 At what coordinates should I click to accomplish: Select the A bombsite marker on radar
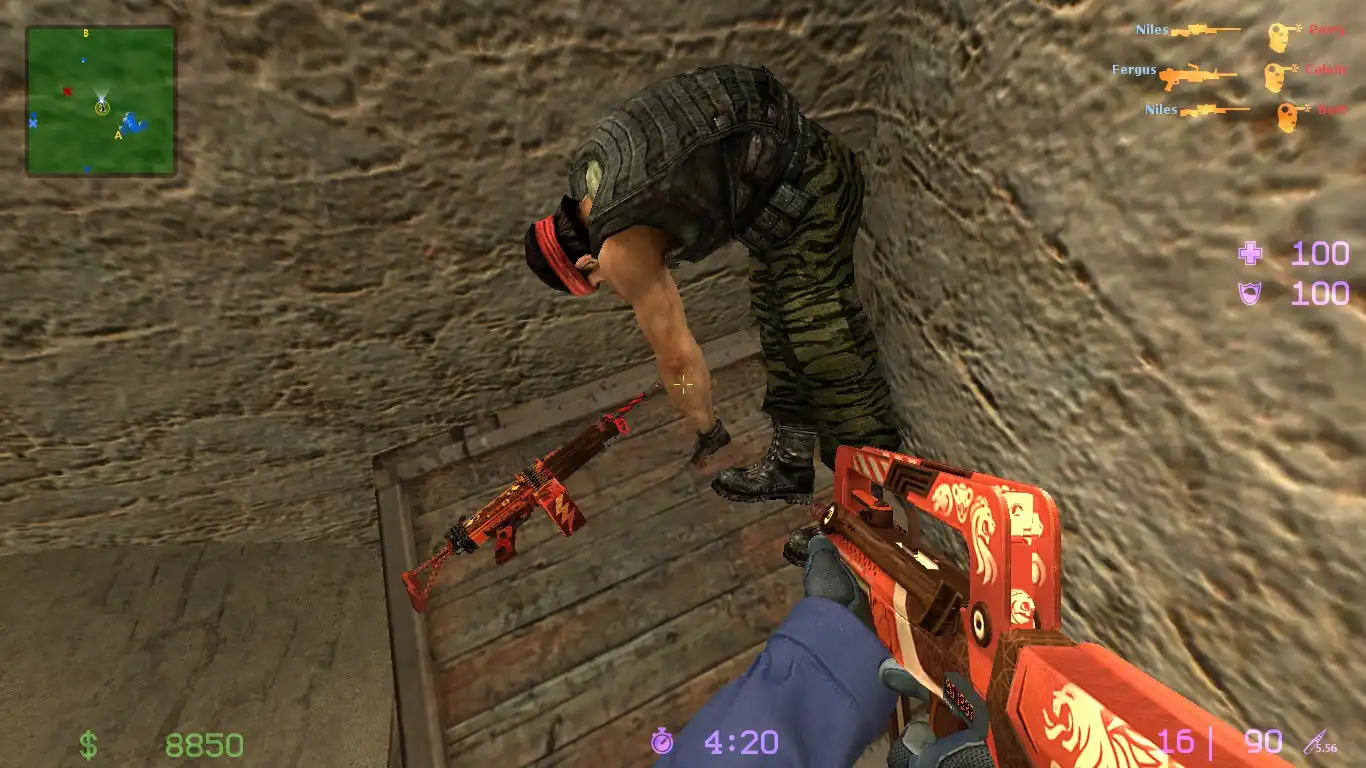click(118, 134)
